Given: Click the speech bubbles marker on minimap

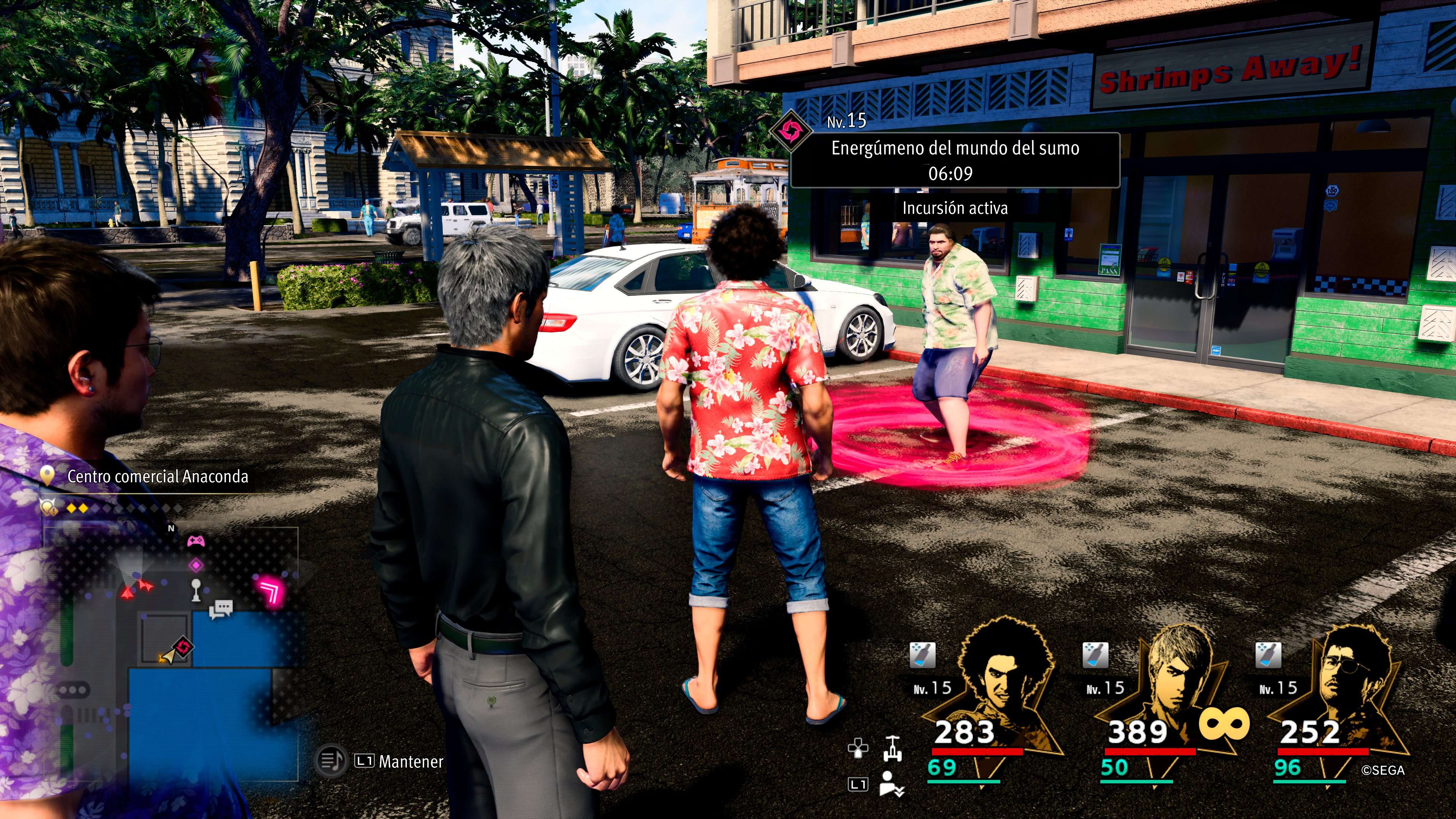Looking at the screenshot, I should click(x=221, y=609).
